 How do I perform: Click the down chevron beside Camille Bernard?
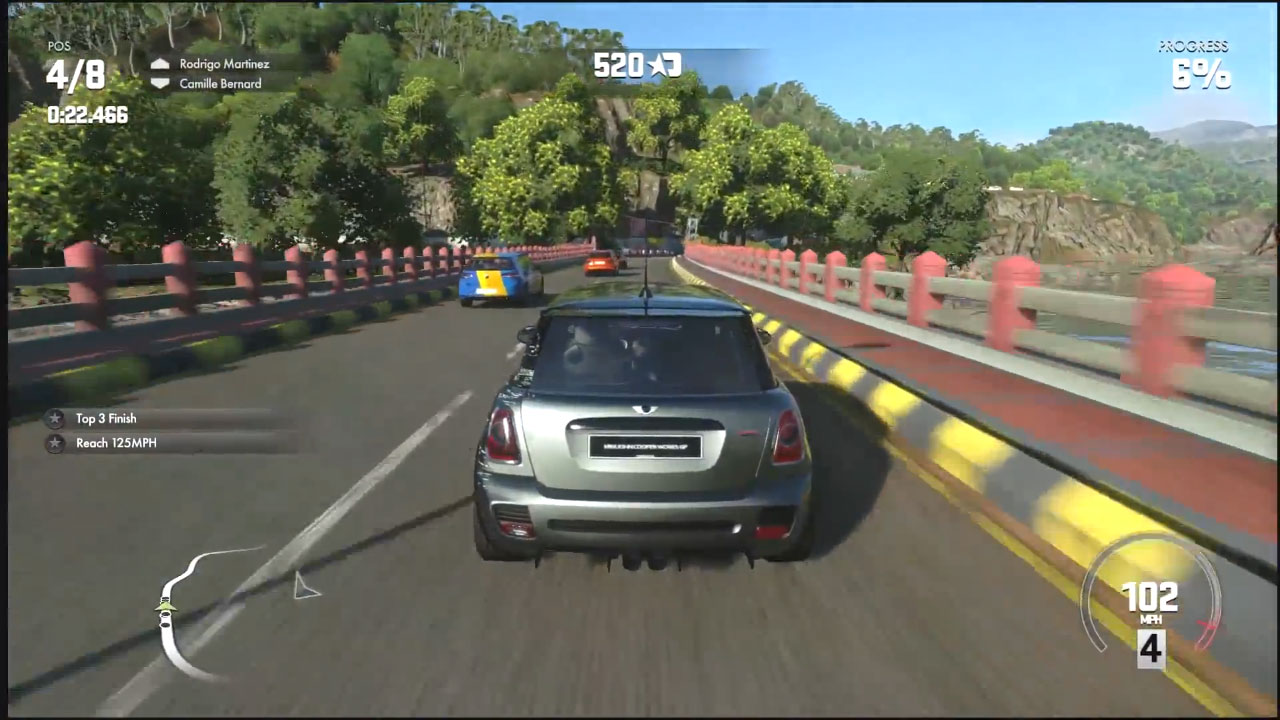pos(160,84)
